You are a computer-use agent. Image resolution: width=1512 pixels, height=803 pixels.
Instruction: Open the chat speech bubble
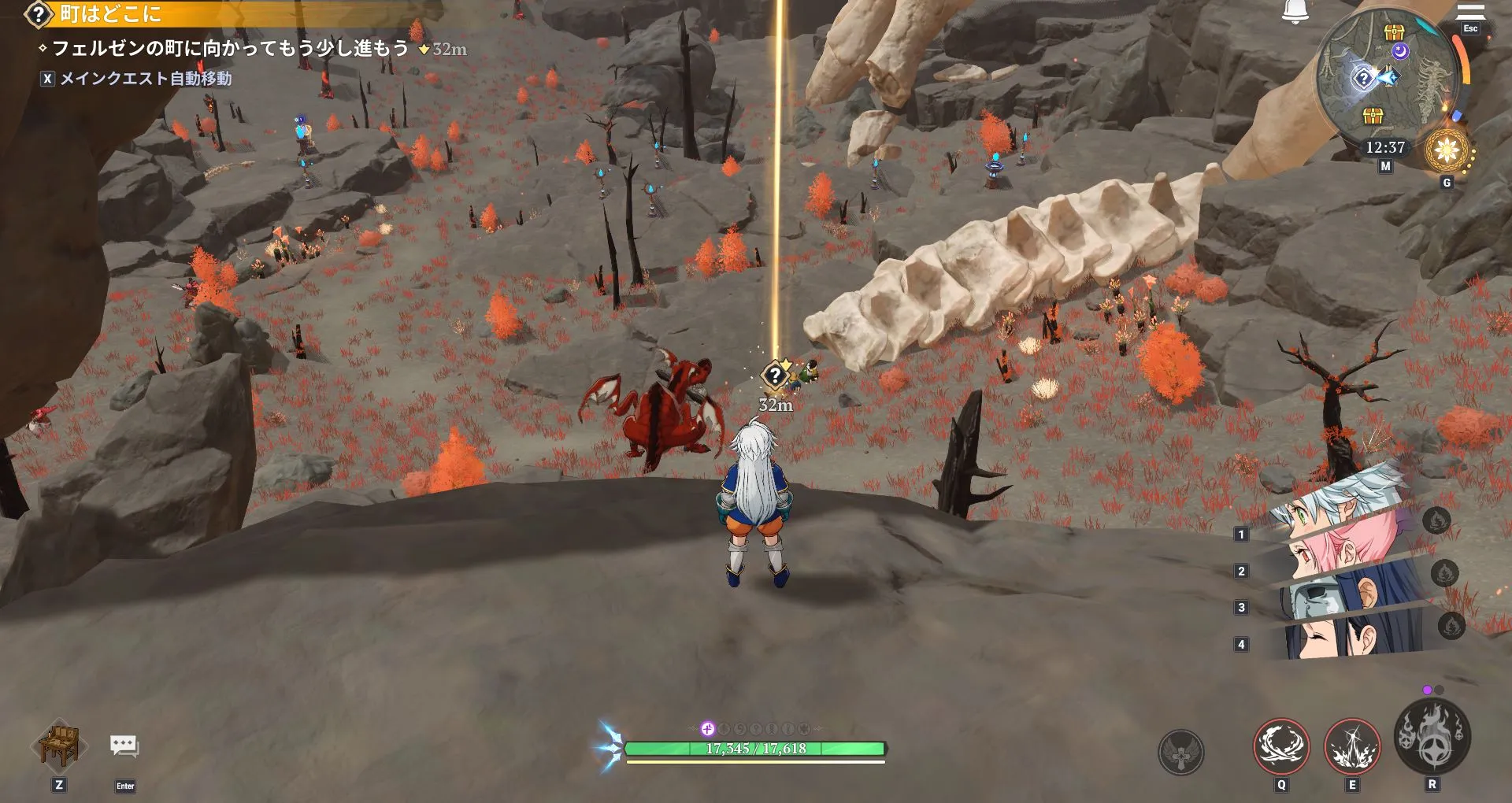(124, 746)
